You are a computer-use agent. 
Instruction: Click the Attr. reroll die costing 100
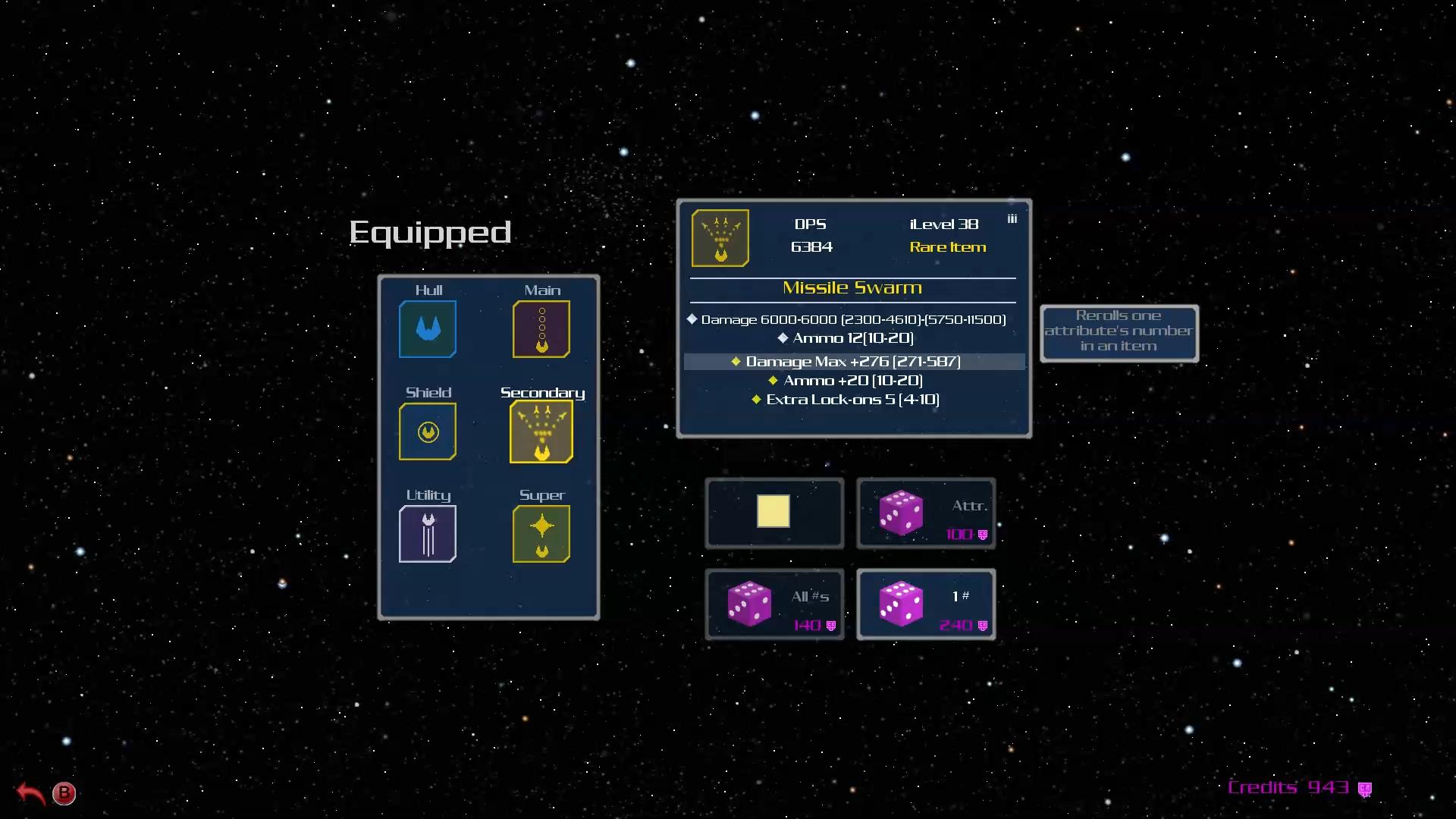tap(926, 513)
